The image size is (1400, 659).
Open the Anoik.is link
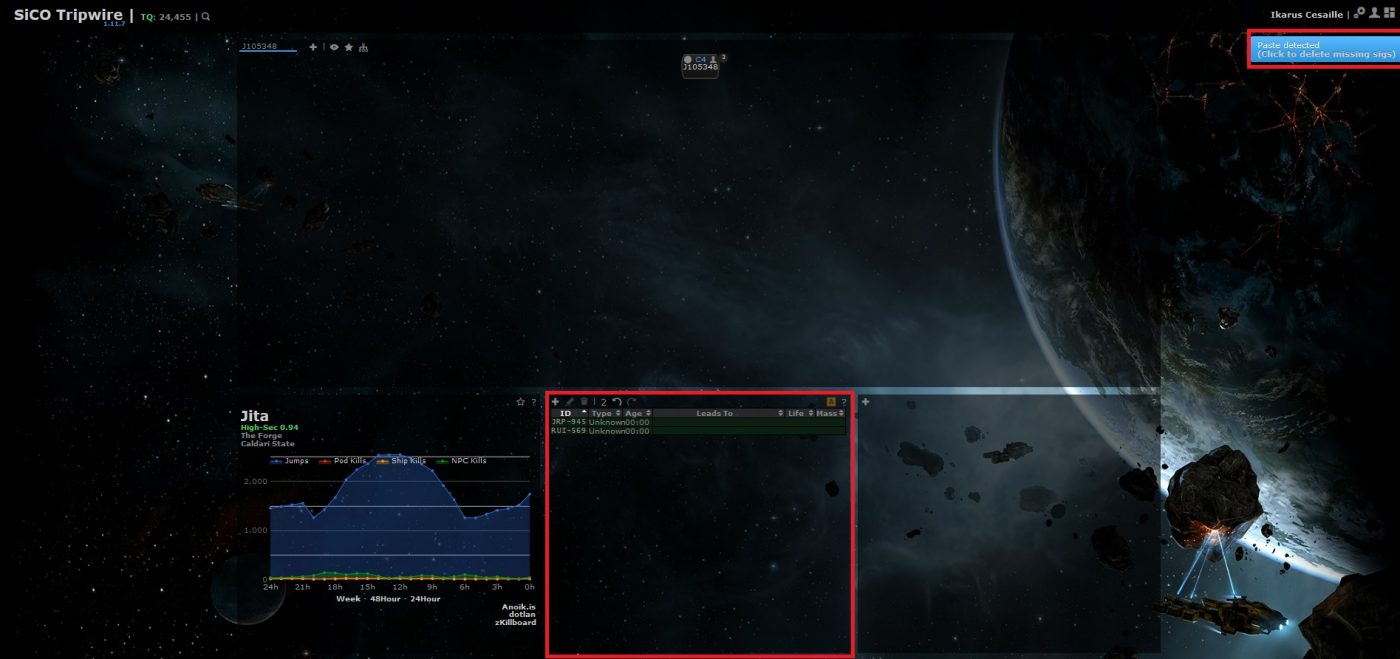point(518,606)
